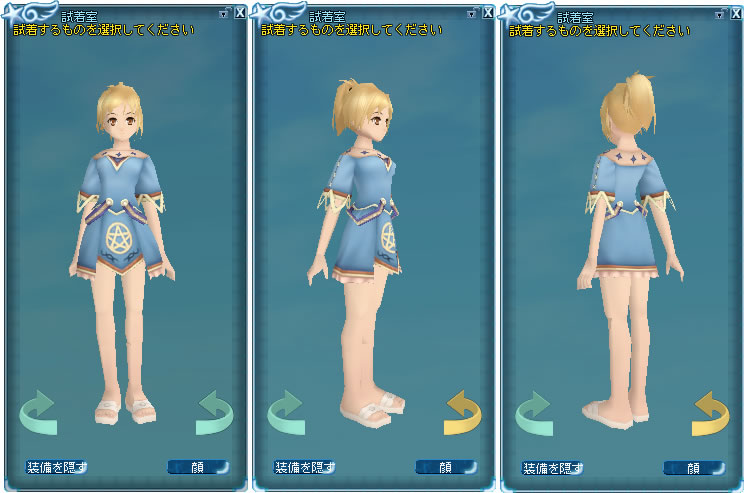This screenshot has height=493, width=744.
Task: Click green rotate arrow in back-view panel
Action: pyautogui.click(x=534, y=412)
